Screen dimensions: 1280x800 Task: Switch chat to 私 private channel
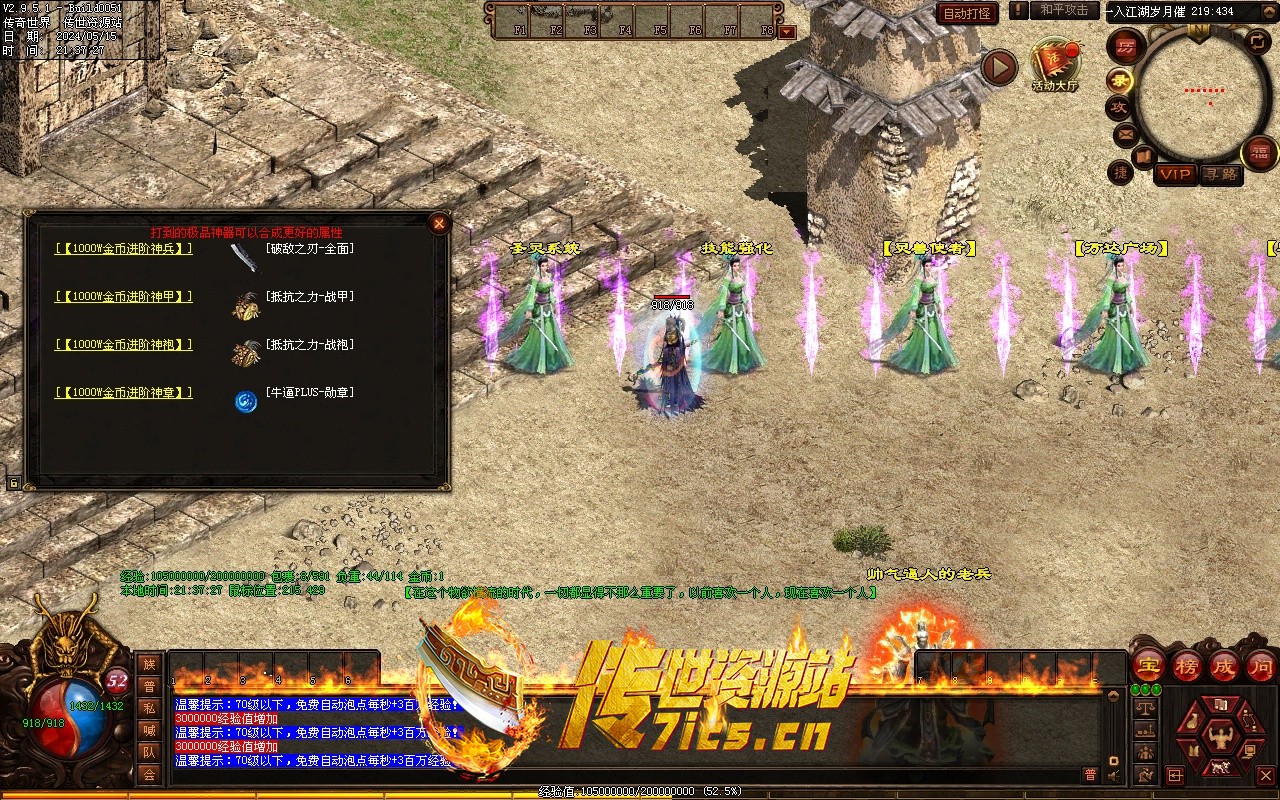(149, 708)
